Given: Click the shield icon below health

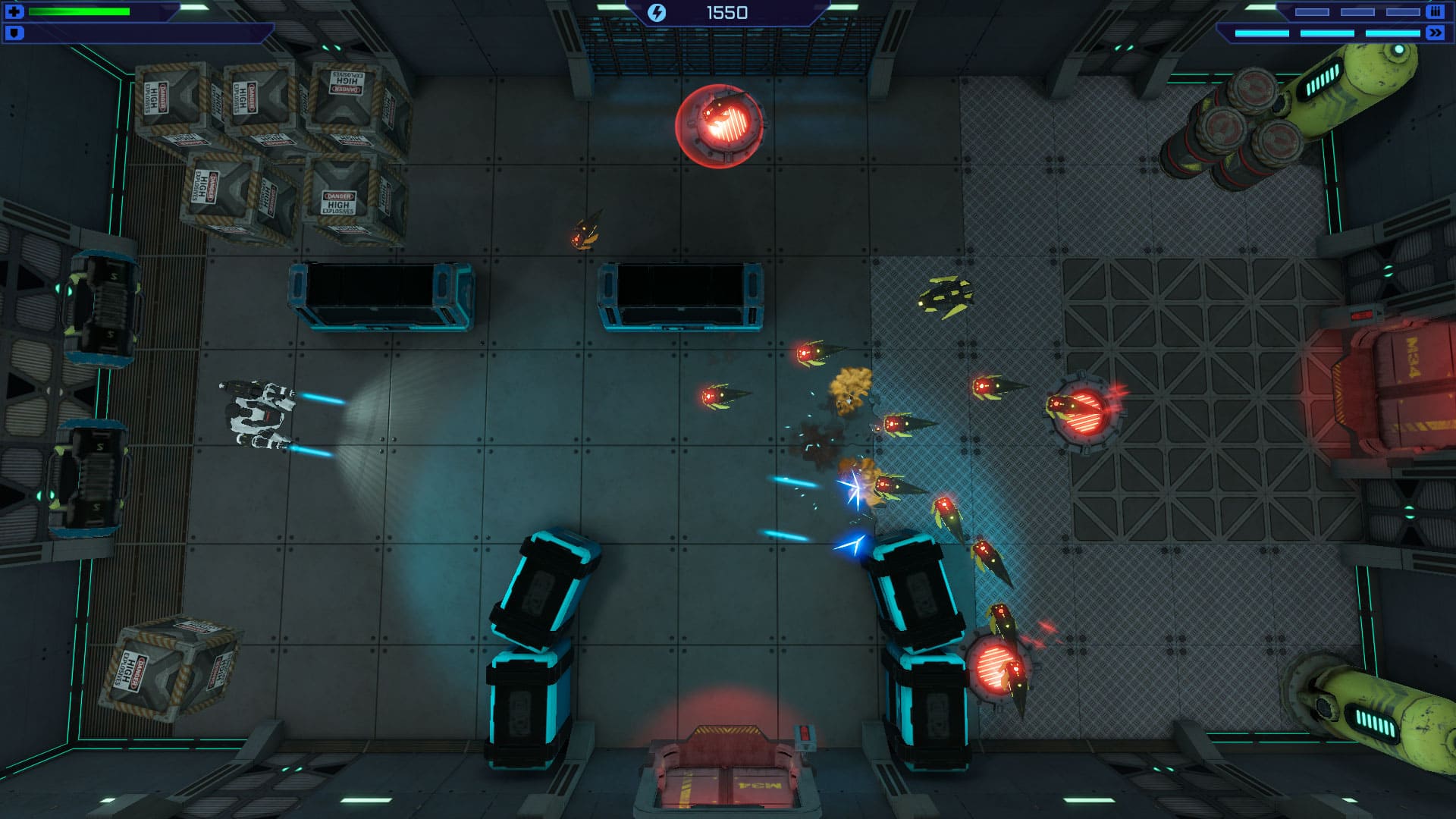Looking at the screenshot, I should (x=14, y=33).
